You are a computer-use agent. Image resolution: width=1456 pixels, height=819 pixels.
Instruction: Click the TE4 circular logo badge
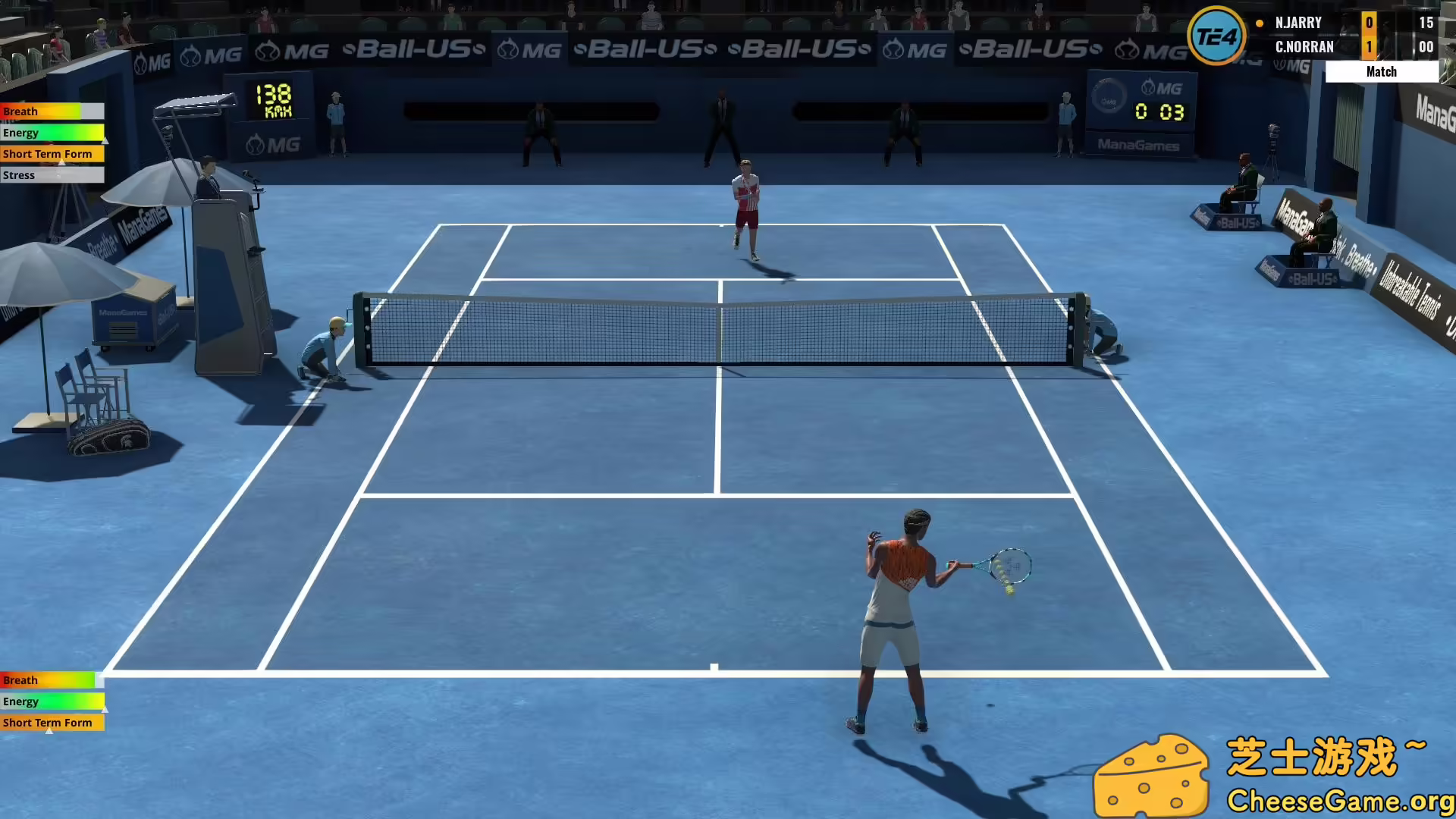pos(1218,34)
